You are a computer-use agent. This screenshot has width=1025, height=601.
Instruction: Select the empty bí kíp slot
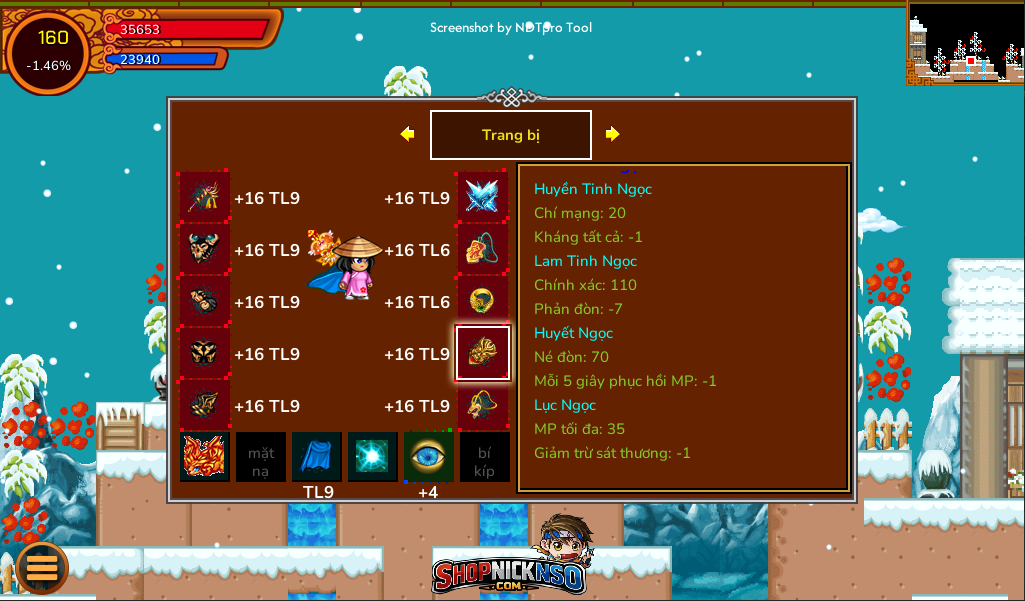(484, 457)
